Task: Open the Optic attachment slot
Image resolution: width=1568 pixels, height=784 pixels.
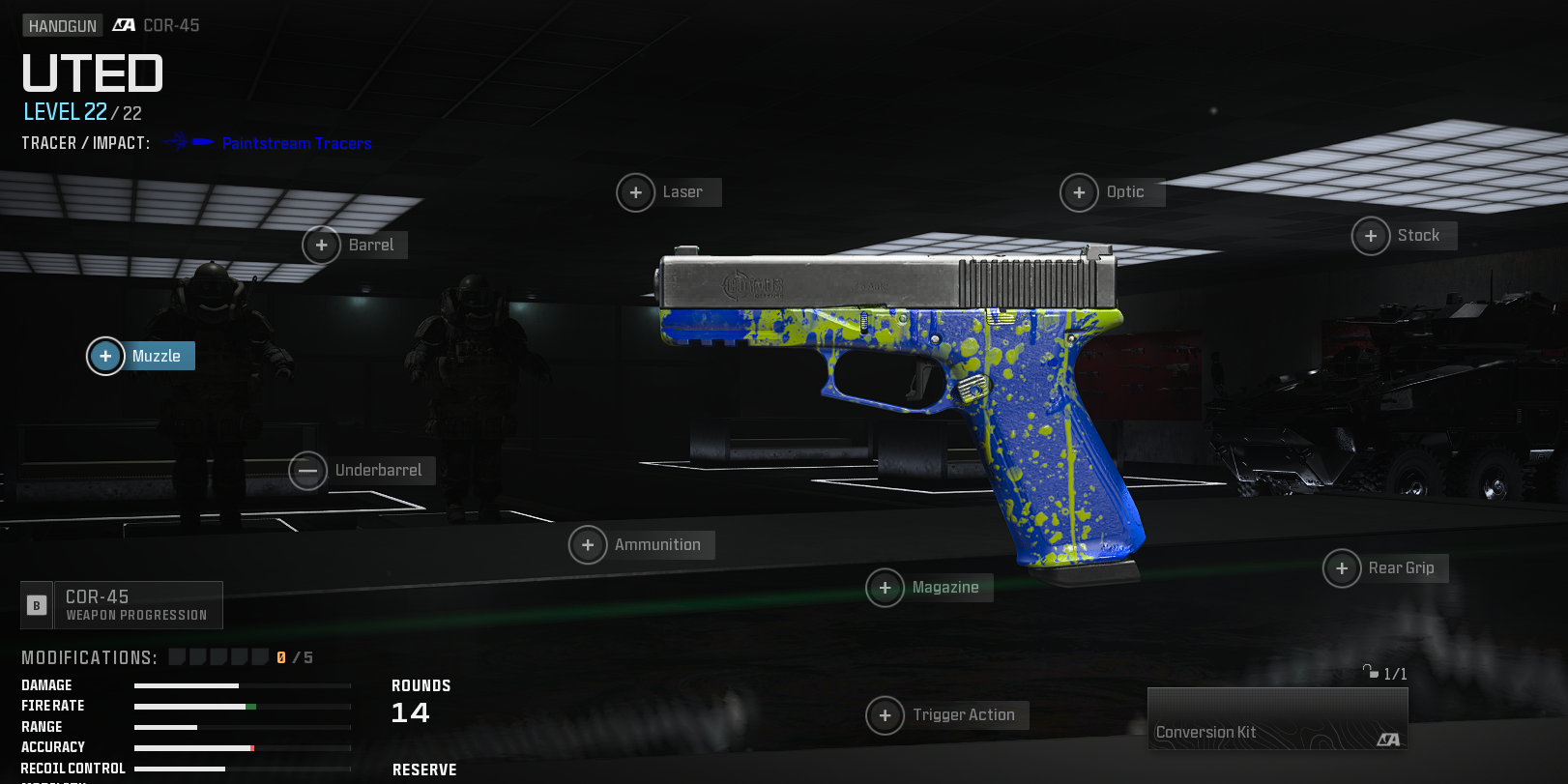Action: pos(1113,192)
